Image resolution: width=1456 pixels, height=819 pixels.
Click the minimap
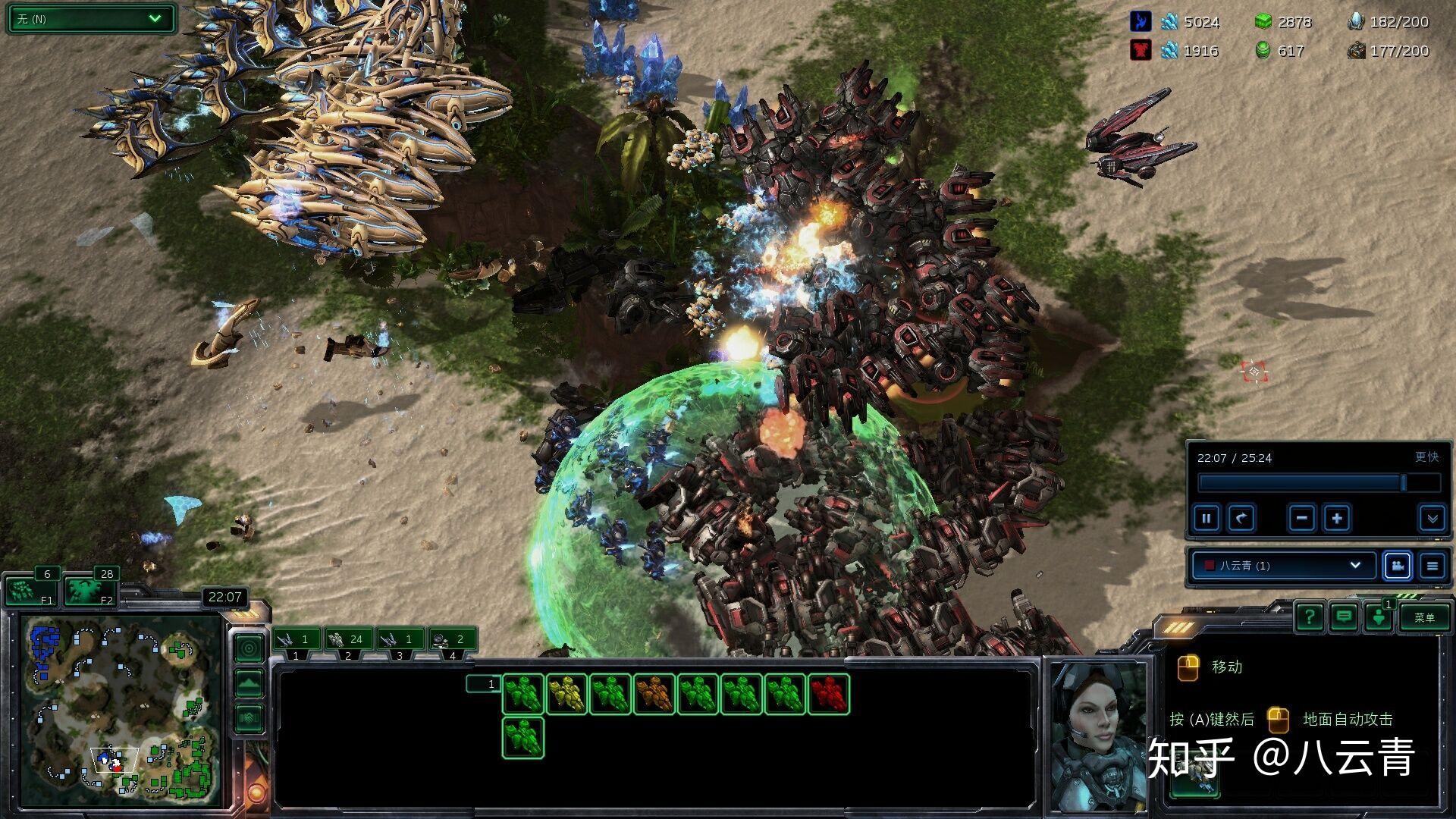click(121, 711)
